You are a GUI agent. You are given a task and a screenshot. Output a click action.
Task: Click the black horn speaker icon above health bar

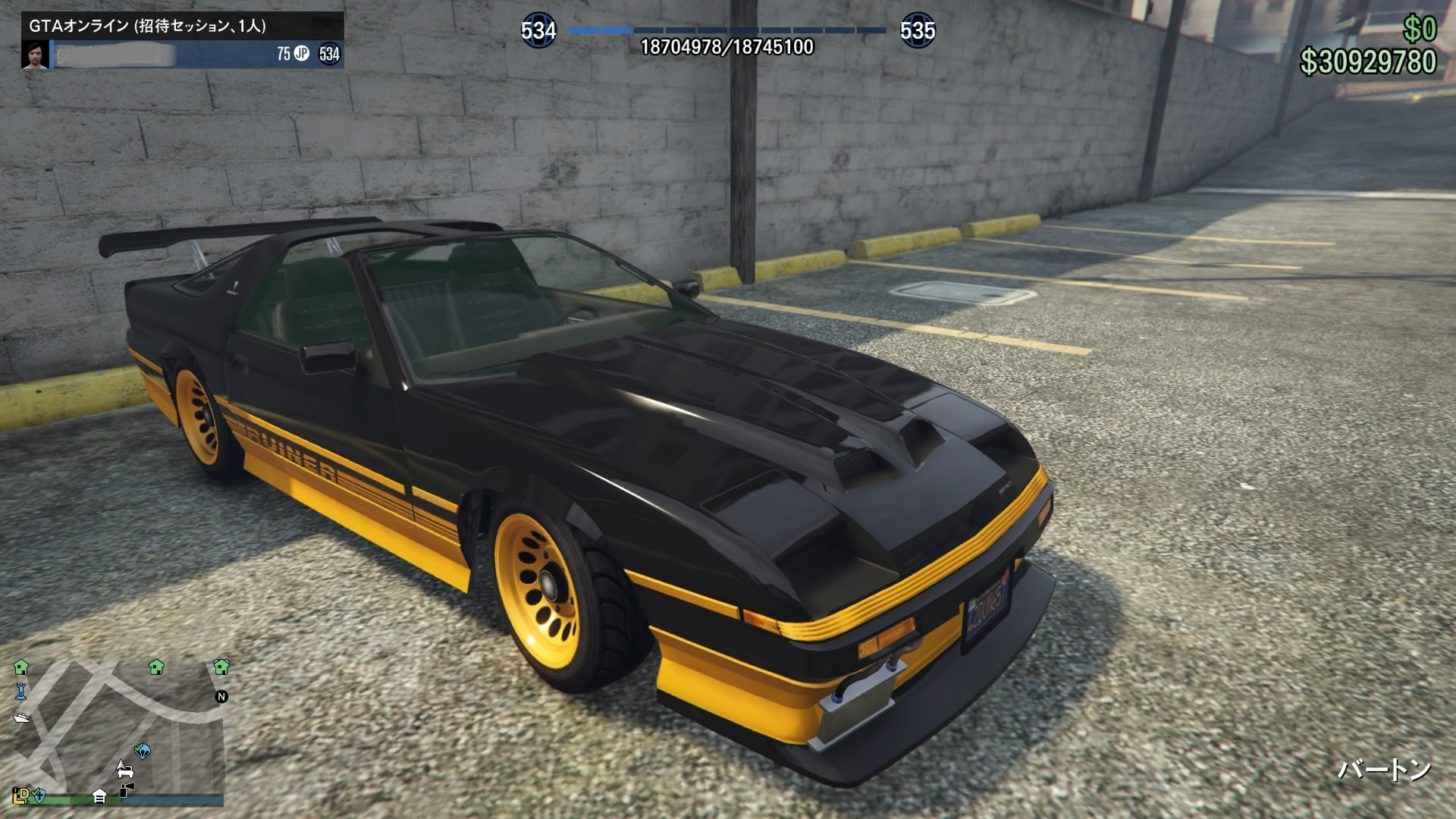pyautogui.click(x=127, y=789)
